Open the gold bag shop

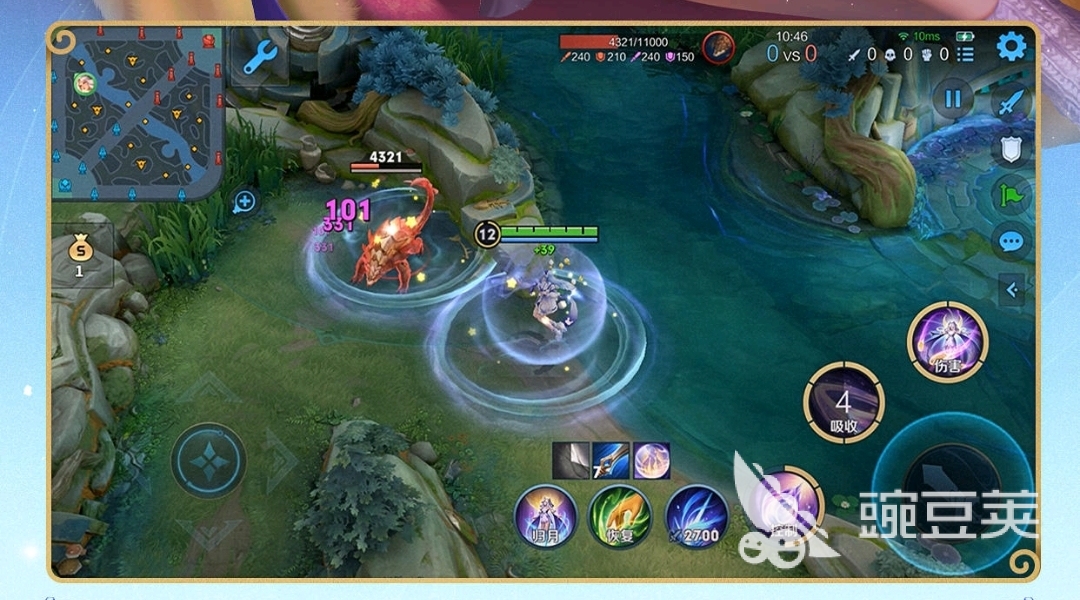(x=80, y=255)
